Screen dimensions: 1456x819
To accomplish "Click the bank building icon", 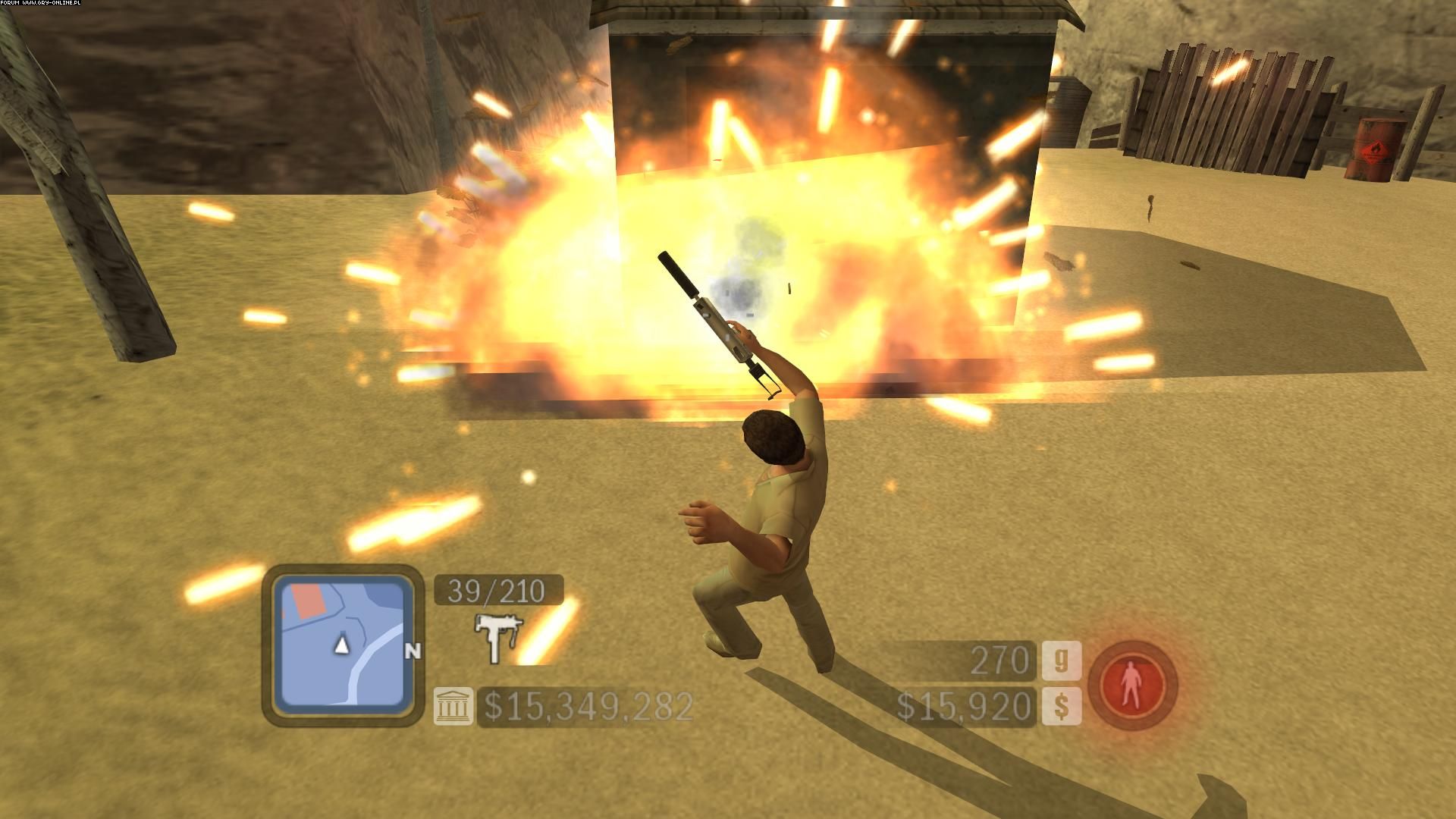I will click(453, 705).
